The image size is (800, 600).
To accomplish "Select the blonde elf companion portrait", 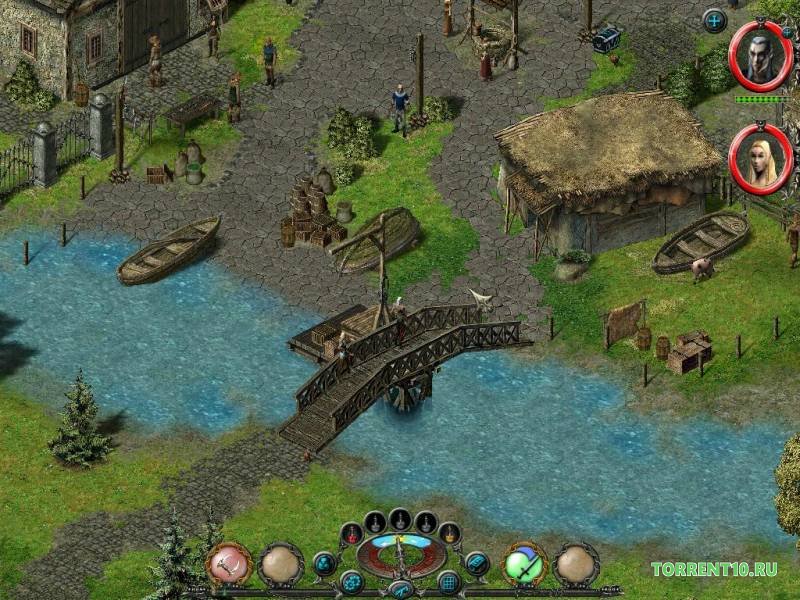I will point(760,158).
